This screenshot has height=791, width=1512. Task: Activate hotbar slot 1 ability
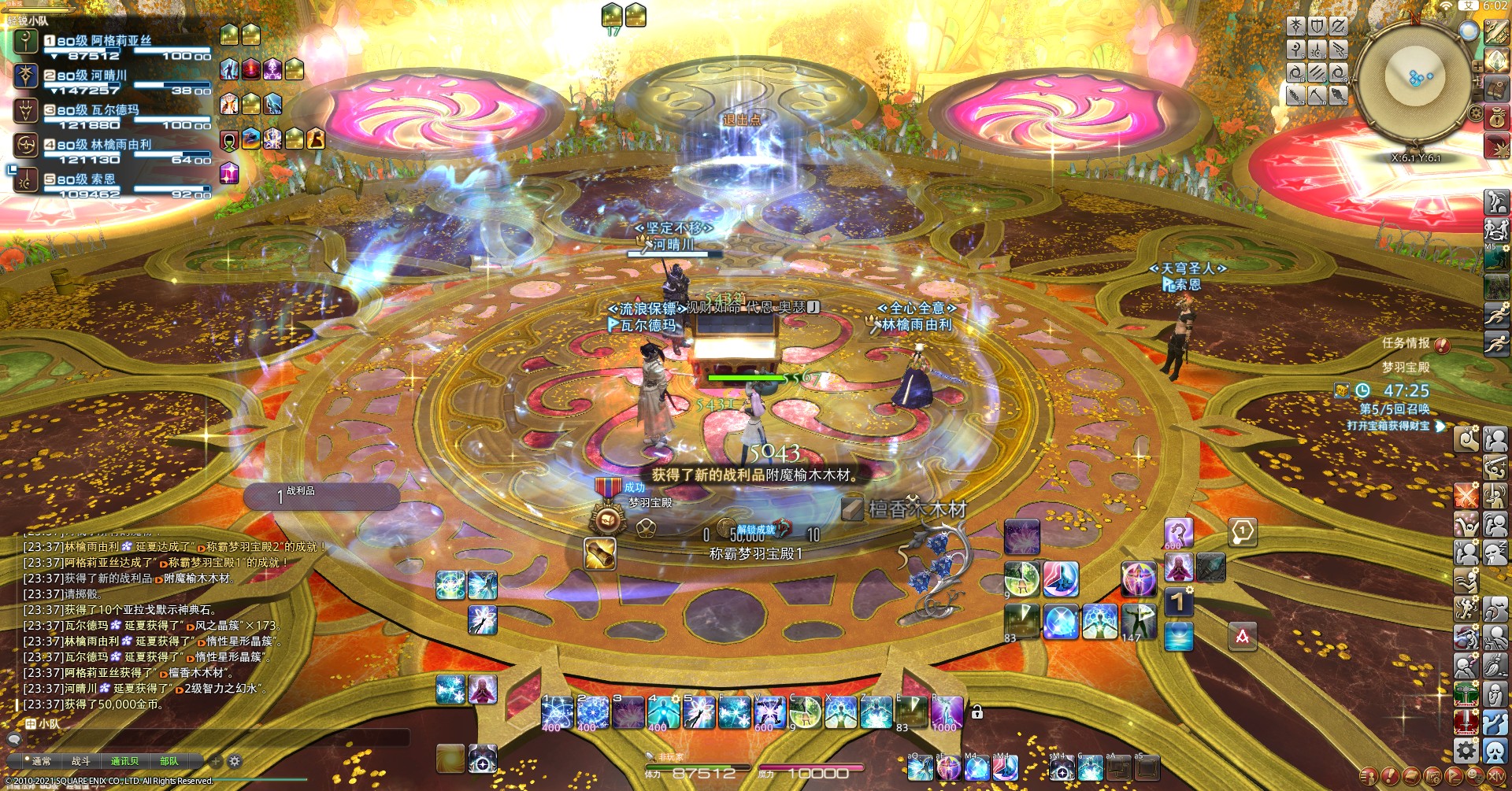click(x=557, y=713)
